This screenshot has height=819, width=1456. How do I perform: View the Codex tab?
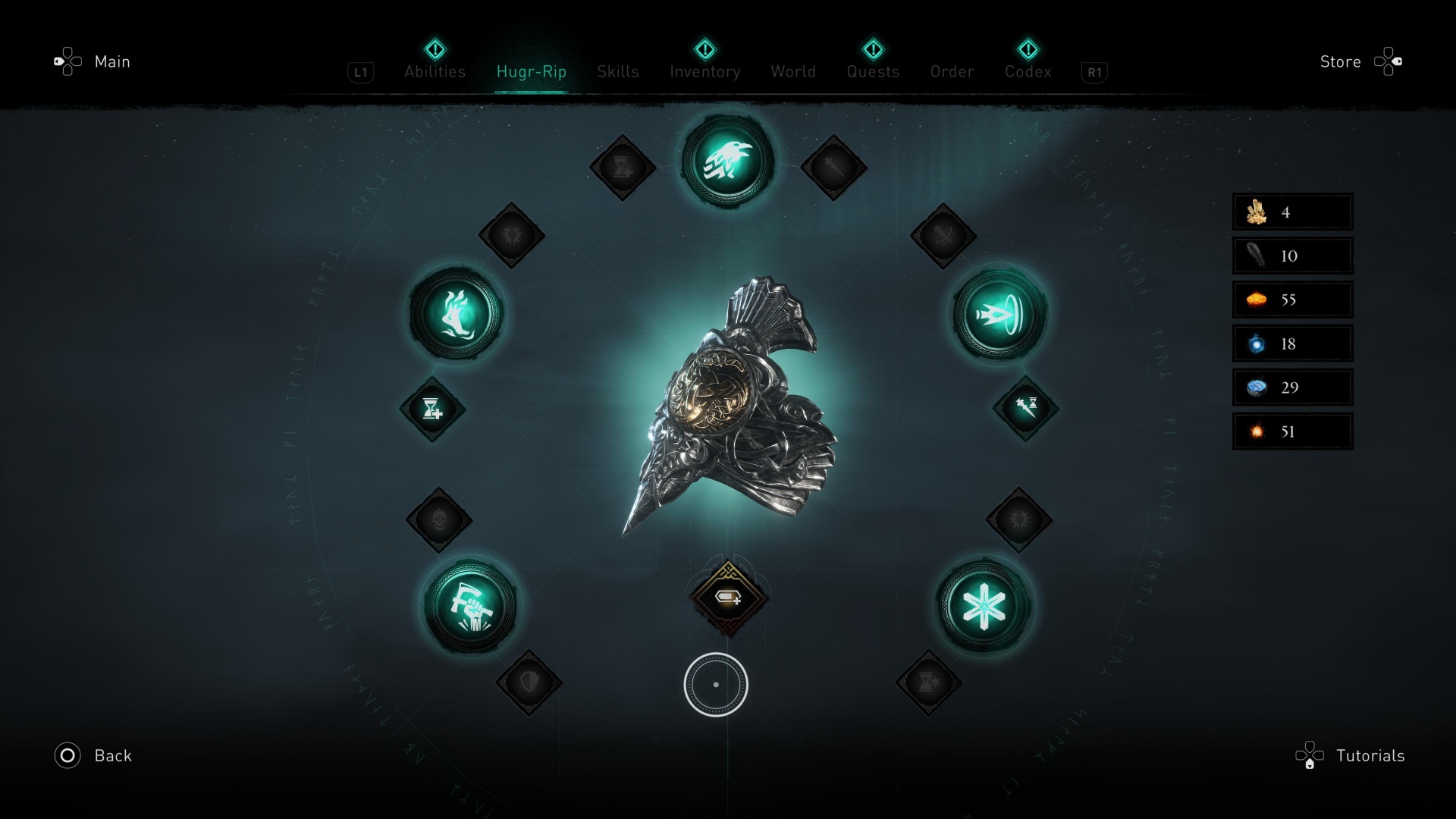coord(1028,71)
